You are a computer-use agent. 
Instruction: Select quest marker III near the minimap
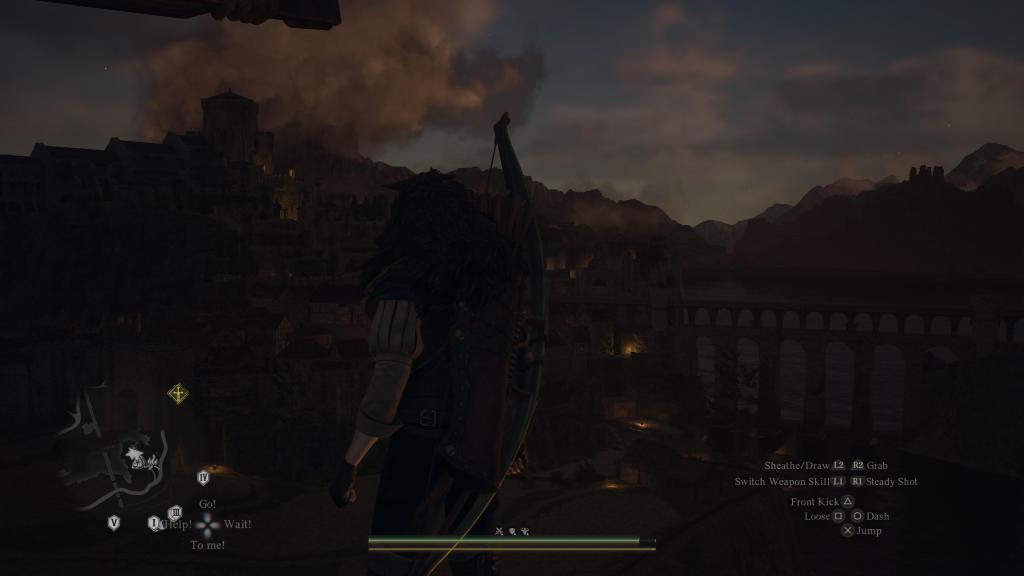175,513
